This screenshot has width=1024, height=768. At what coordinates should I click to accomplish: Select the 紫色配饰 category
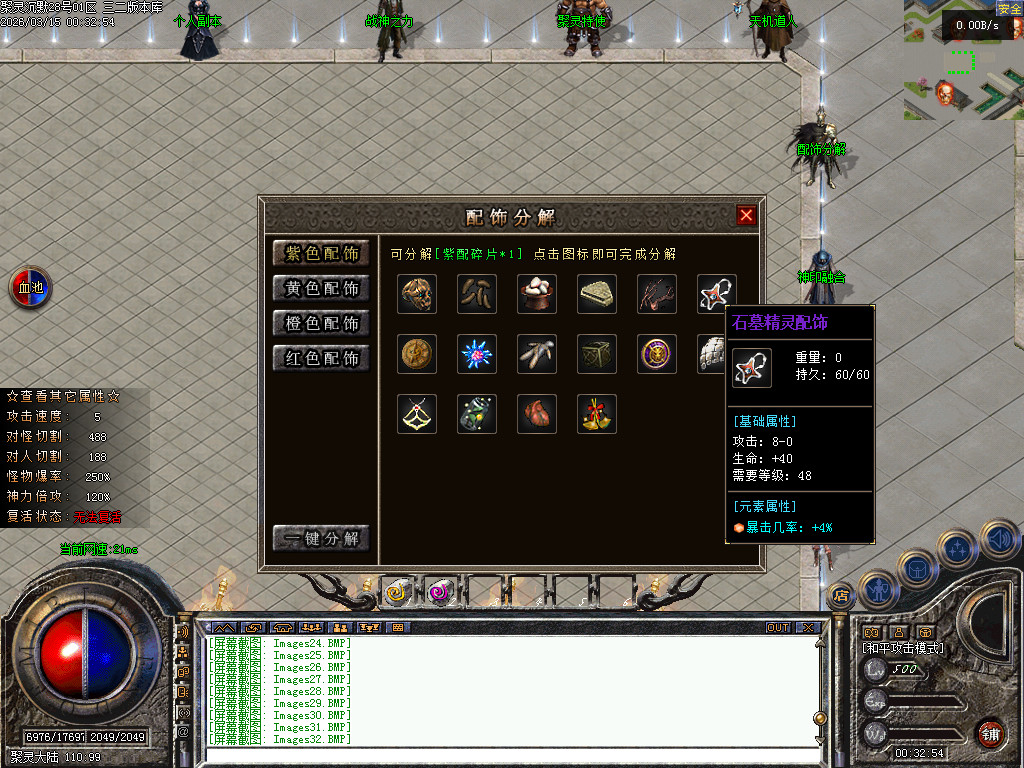click(x=321, y=253)
